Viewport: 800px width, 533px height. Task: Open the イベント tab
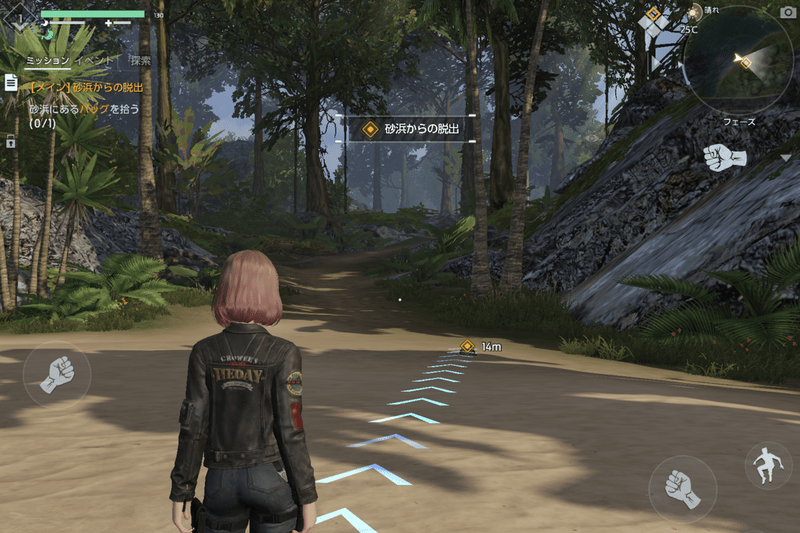click(93, 61)
